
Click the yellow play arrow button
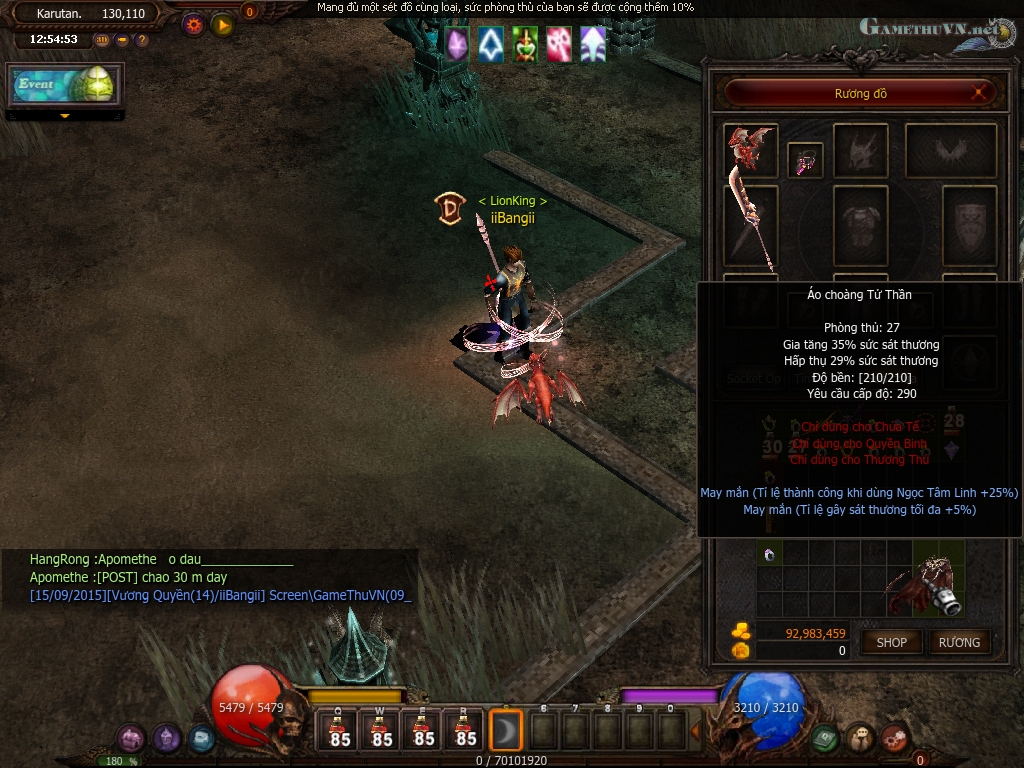[x=222, y=24]
